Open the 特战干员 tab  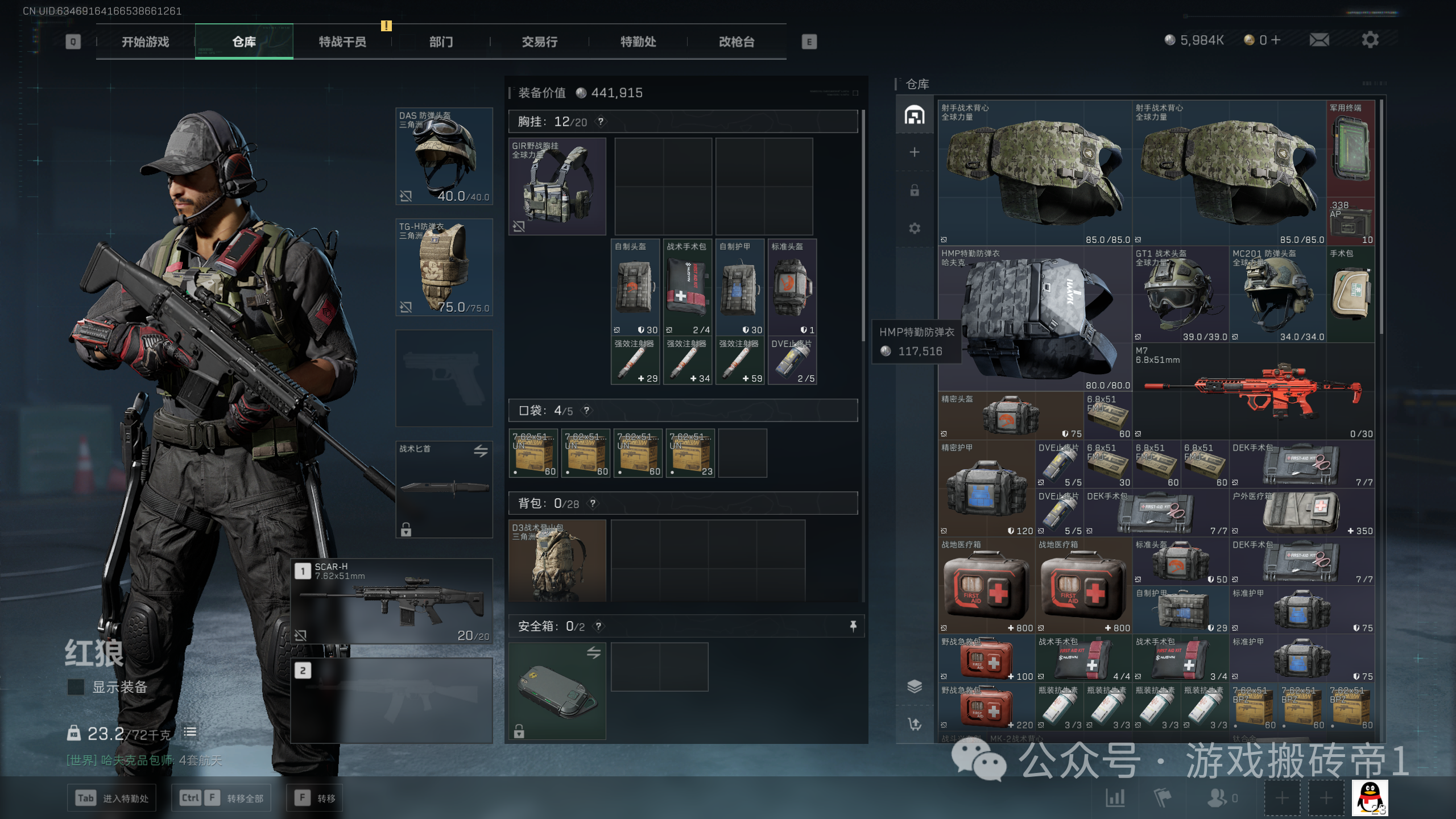pyautogui.click(x=342, y=42)
